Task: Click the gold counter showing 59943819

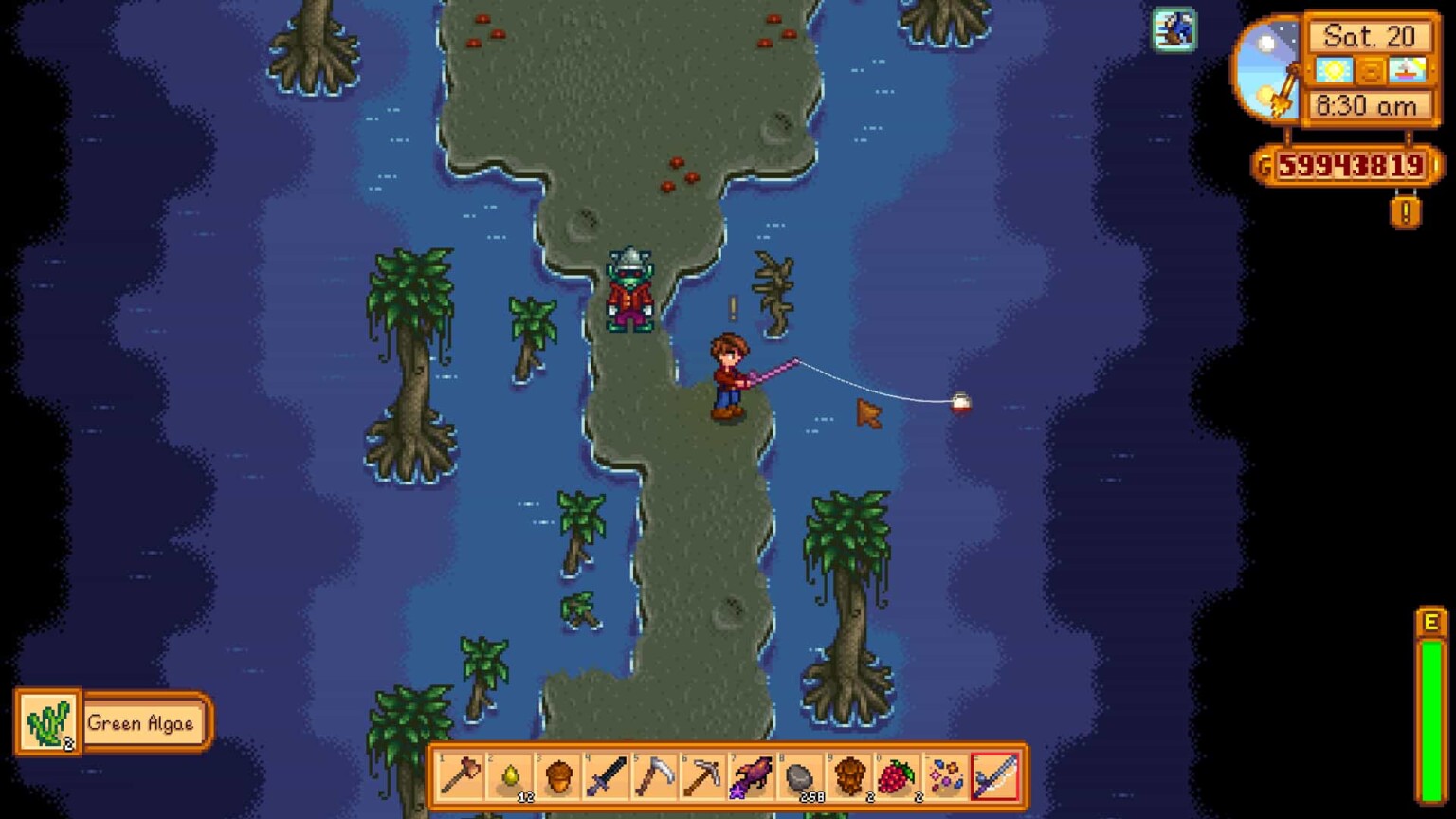Action: pyautogui.click(x=1347, y=163)
